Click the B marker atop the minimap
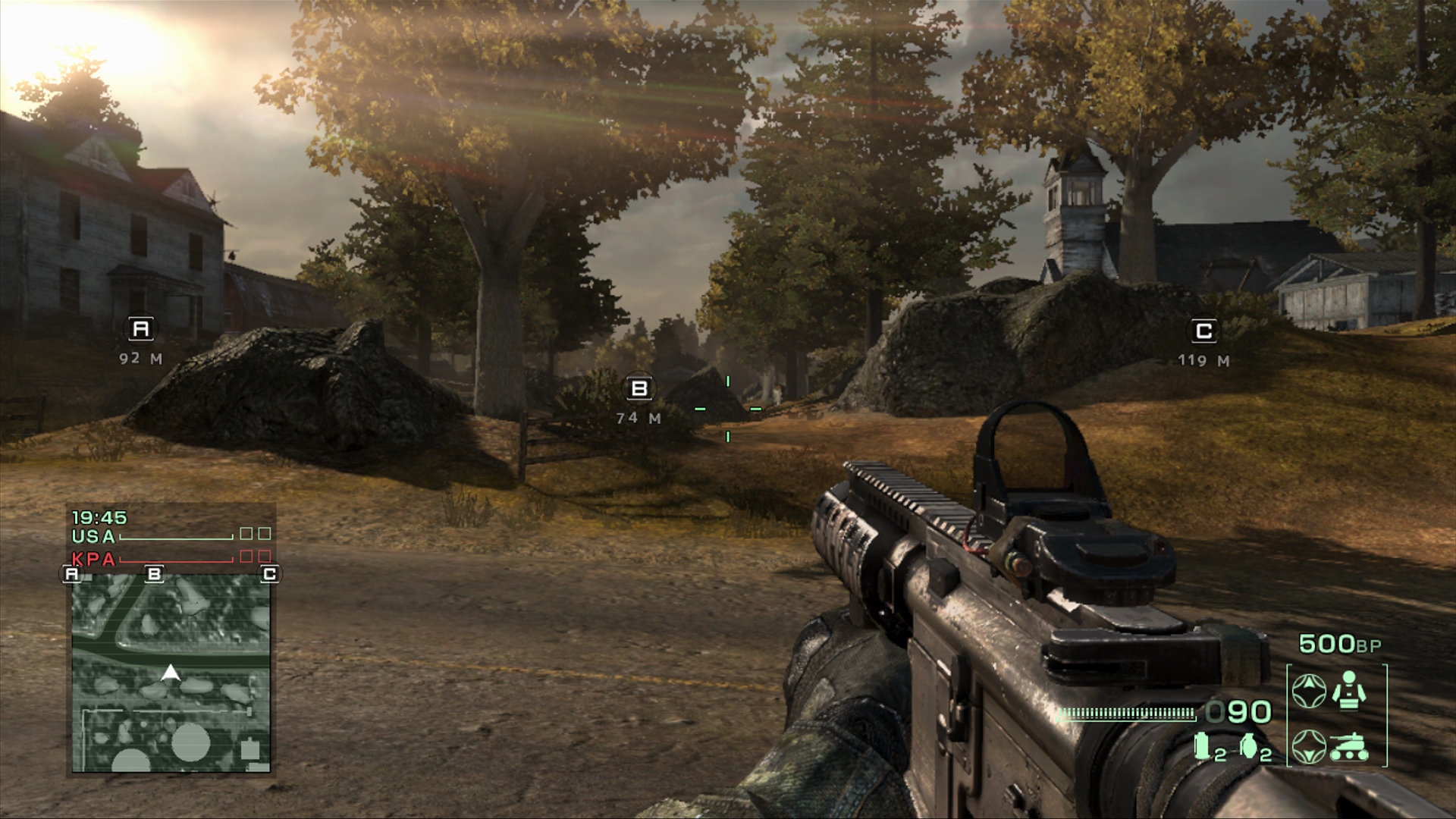Screen dimensions: 1456x819 pos(155,574)
